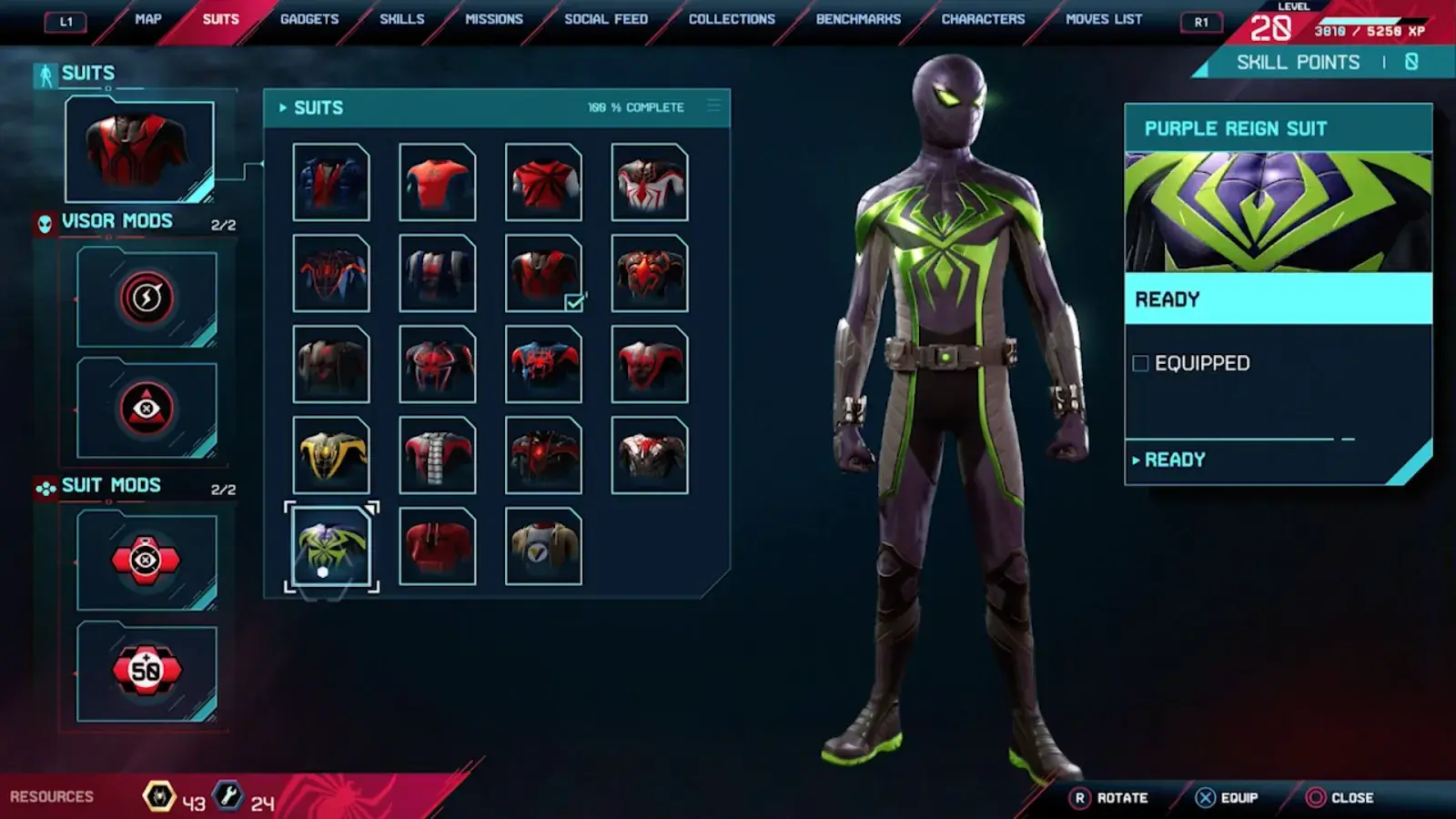
Task: Choose the yellow and black suit thumbnail
Action: coord(331,455)
